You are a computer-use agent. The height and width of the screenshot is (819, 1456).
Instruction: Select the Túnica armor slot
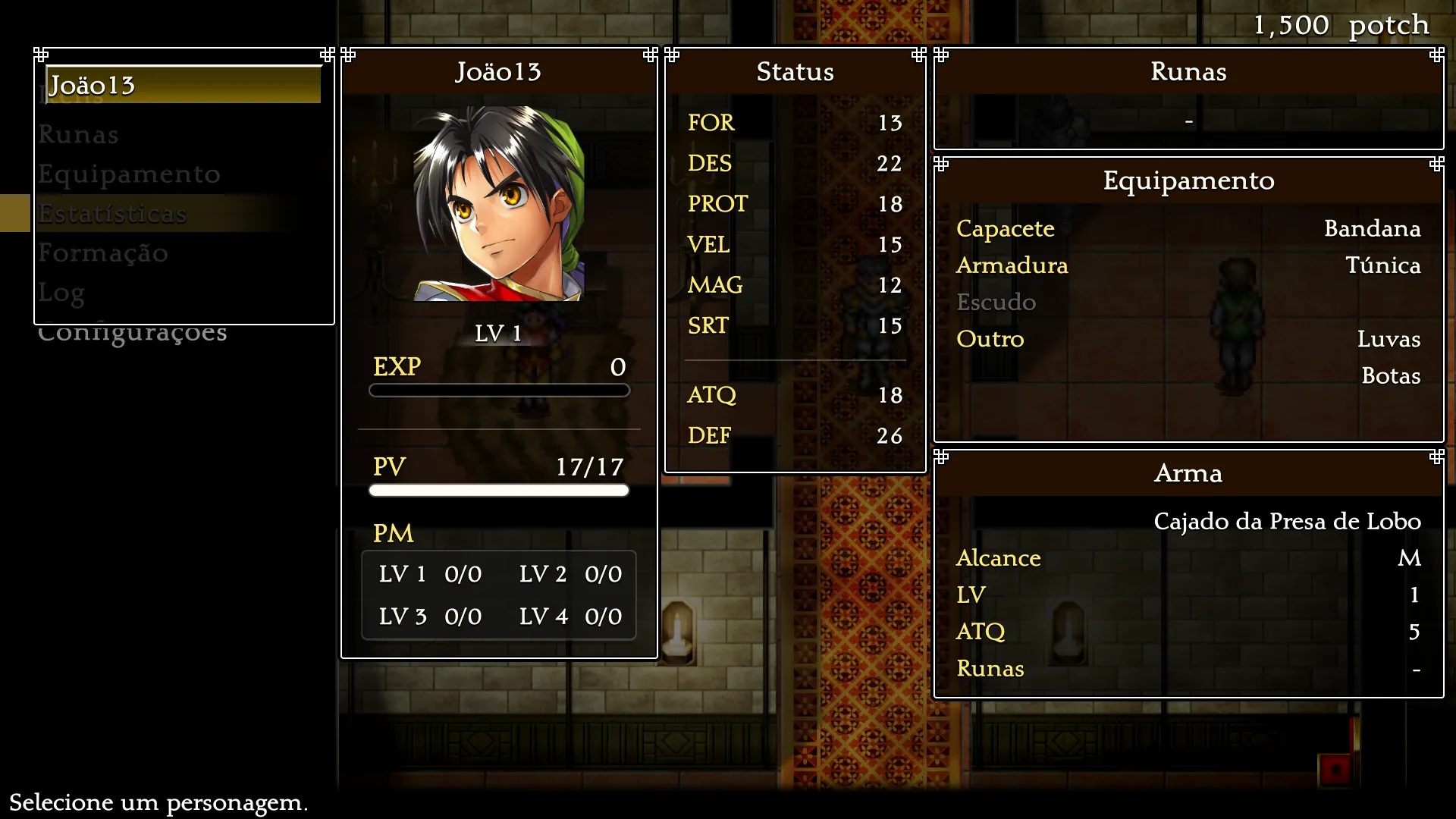click(1382, 265)
